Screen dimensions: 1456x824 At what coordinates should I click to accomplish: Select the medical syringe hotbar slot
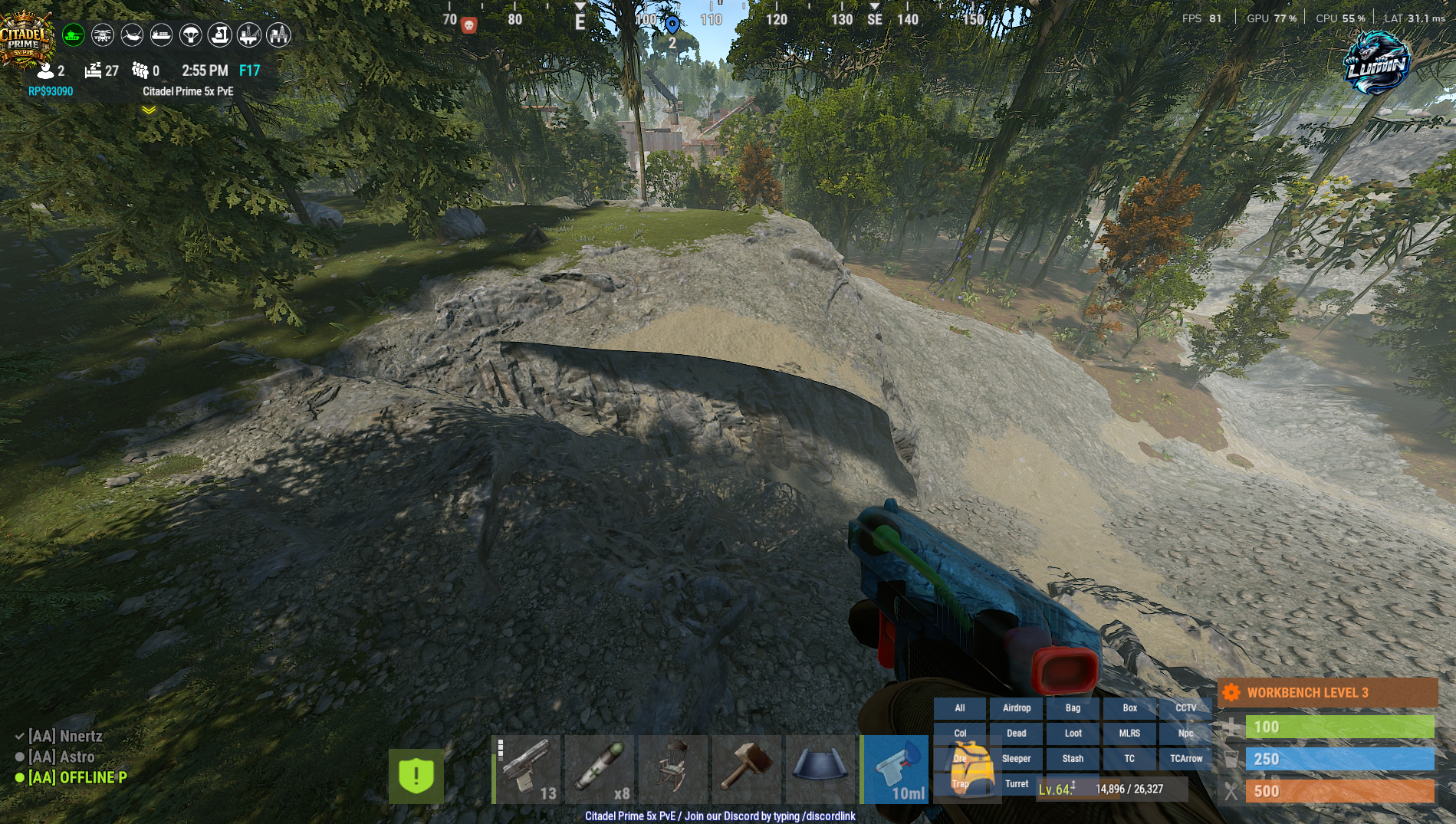pos(601,769)
